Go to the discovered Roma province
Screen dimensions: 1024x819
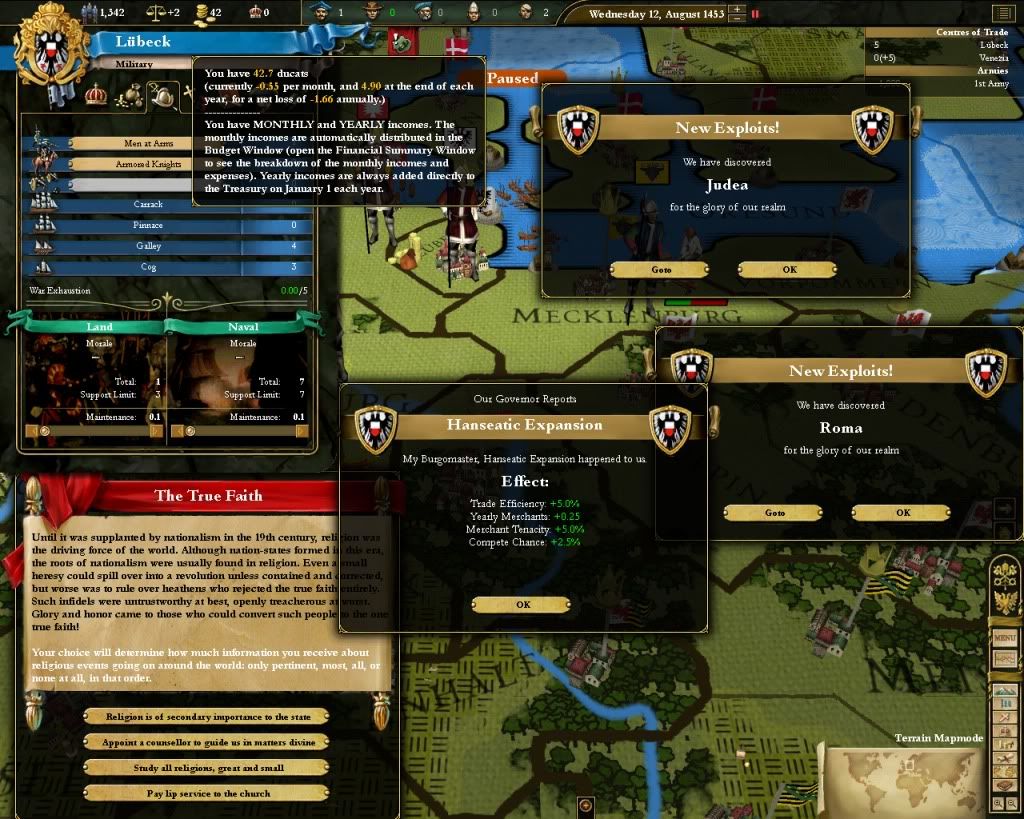coord(773,513)
